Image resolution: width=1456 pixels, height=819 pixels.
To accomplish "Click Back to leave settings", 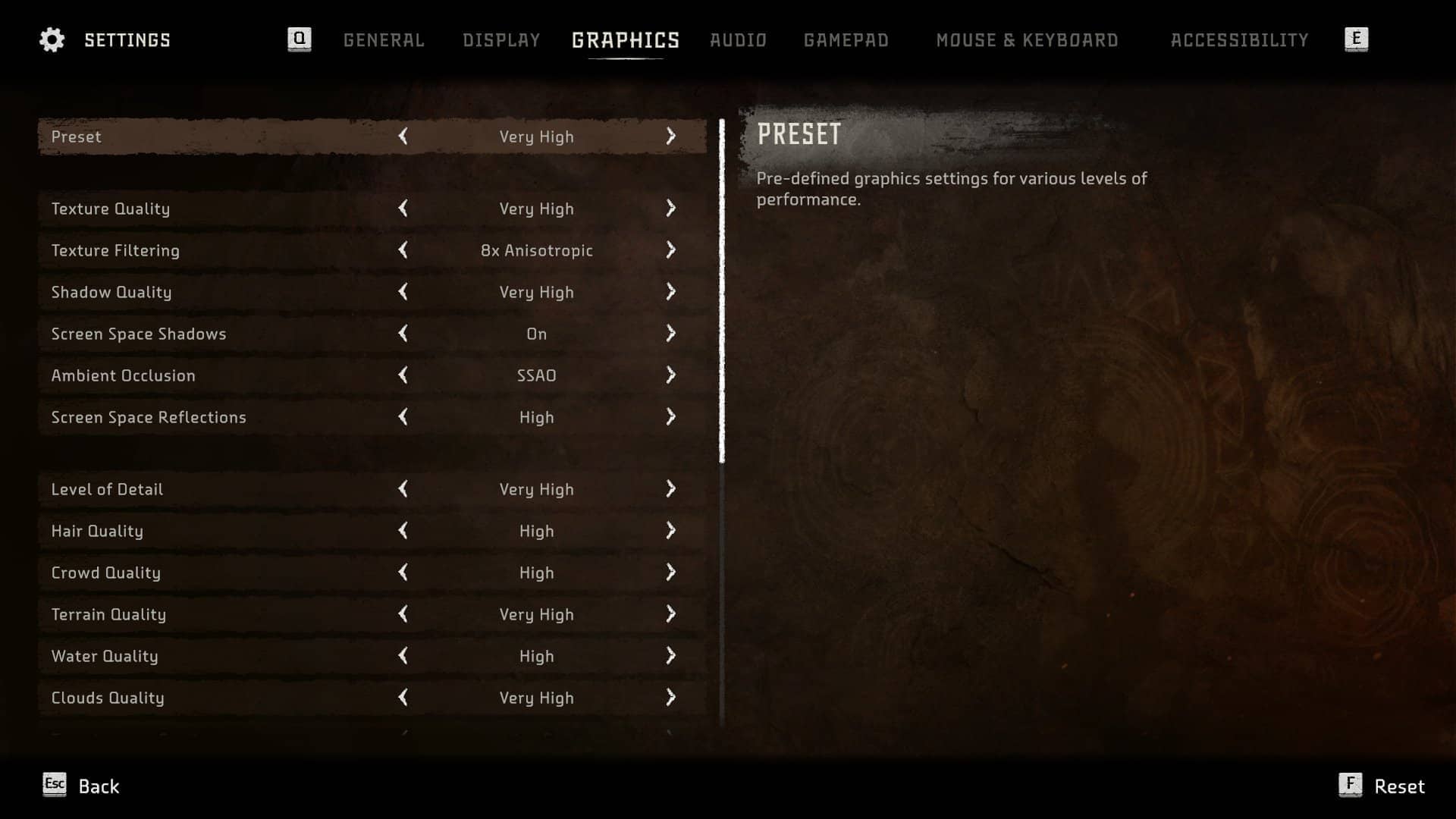I will (x=82, y=786).
